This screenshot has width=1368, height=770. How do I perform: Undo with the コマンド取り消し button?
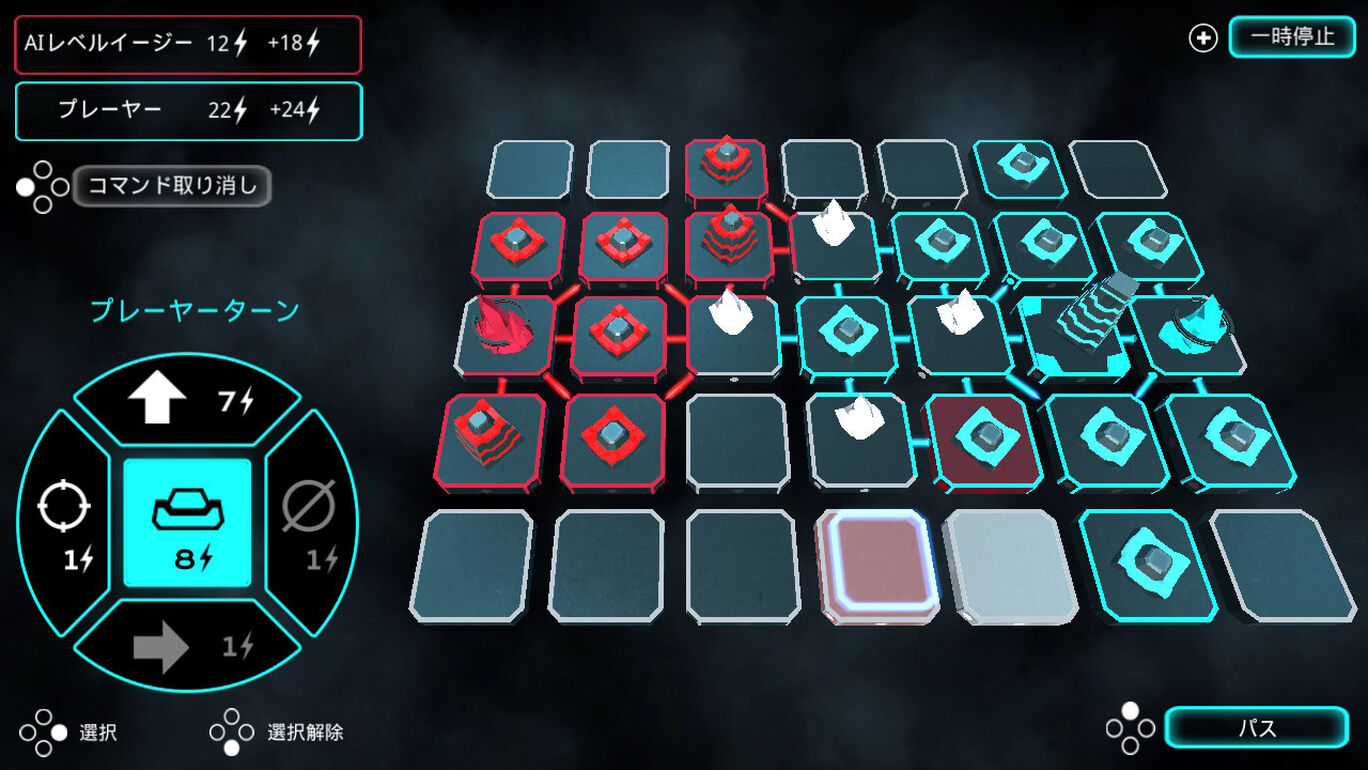[x=172, y=186]
